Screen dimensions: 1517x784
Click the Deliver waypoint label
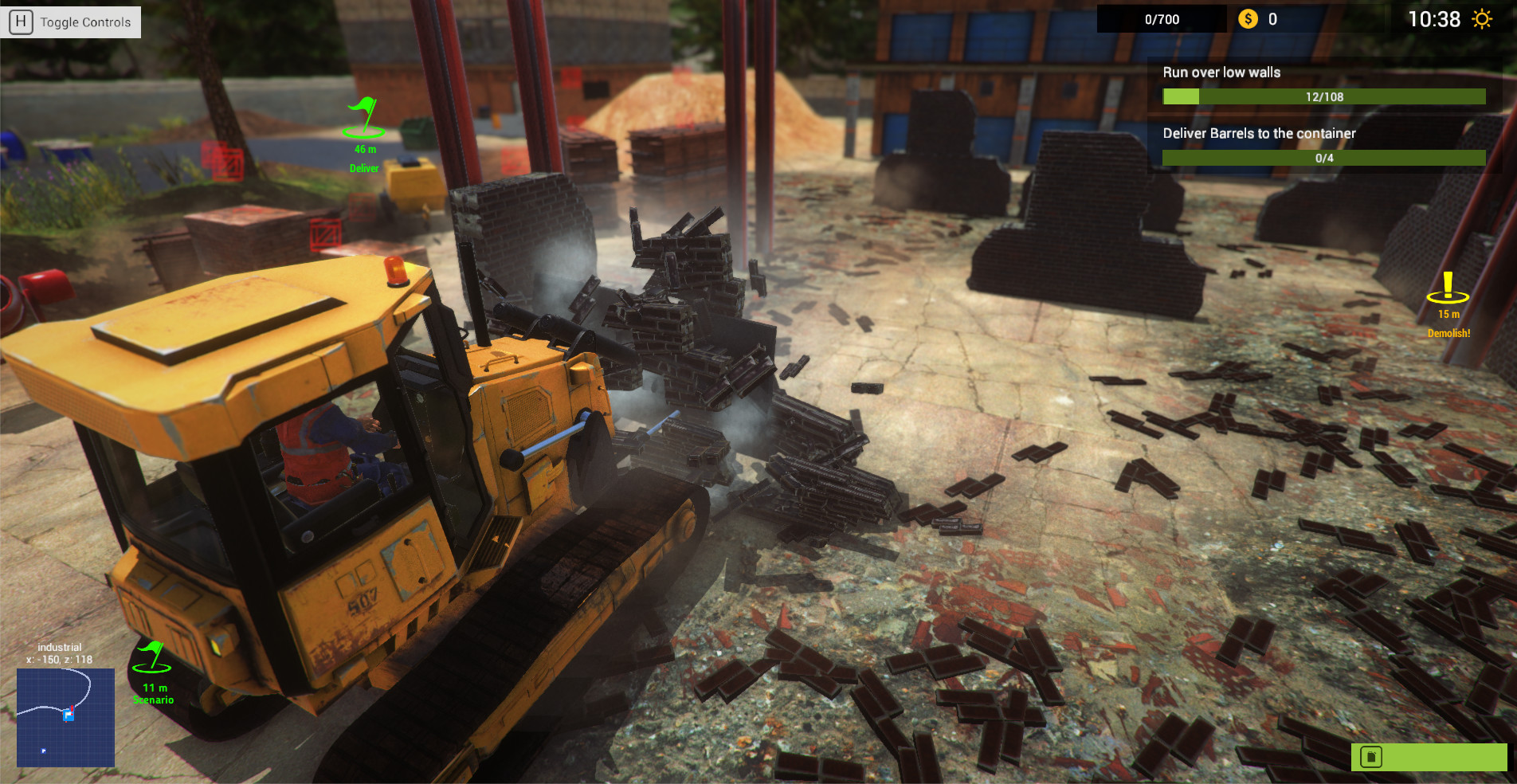pos(363,168)
